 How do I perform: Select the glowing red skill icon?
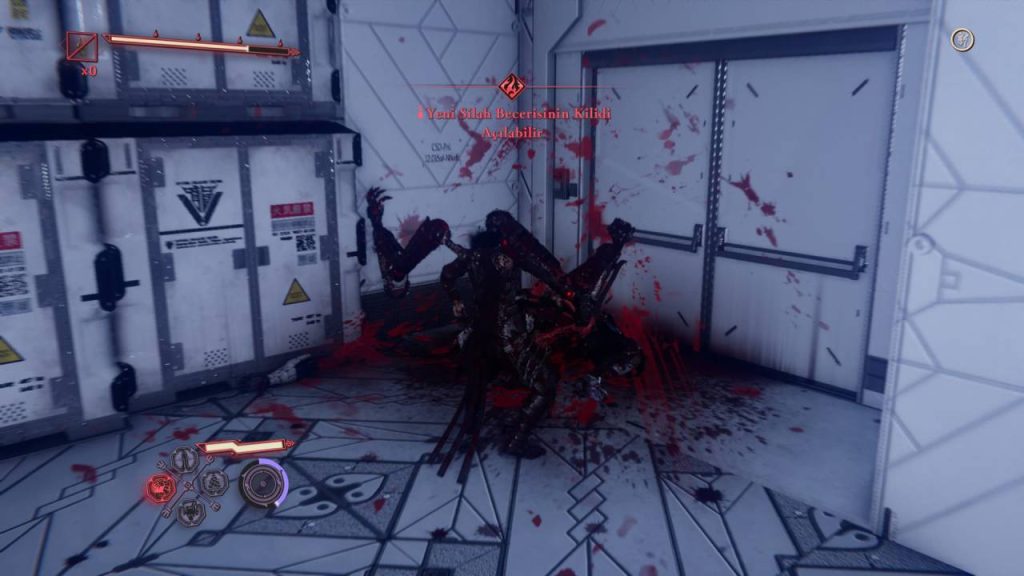160,488
